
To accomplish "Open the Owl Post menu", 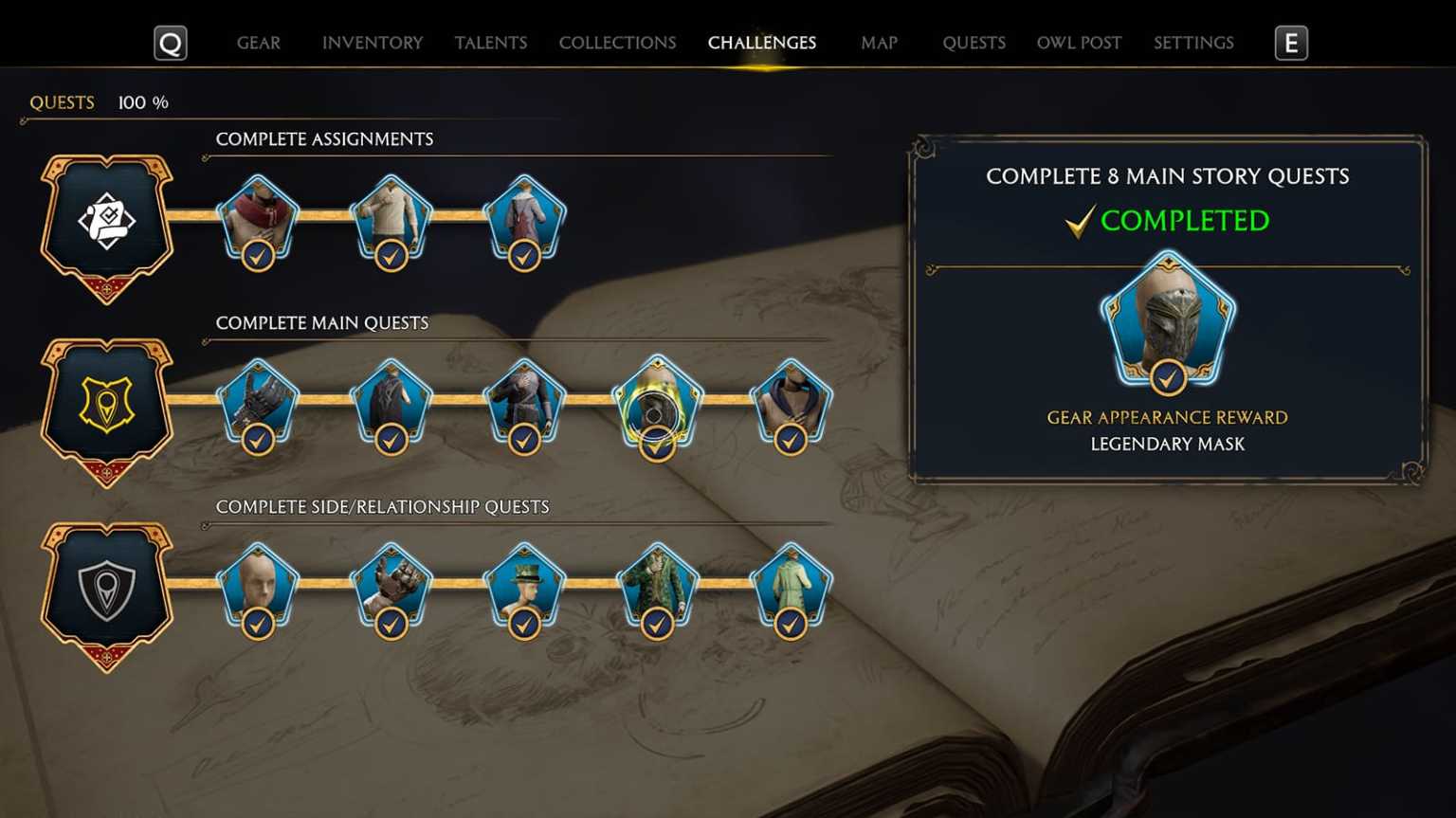I will tap(1079, 42).
